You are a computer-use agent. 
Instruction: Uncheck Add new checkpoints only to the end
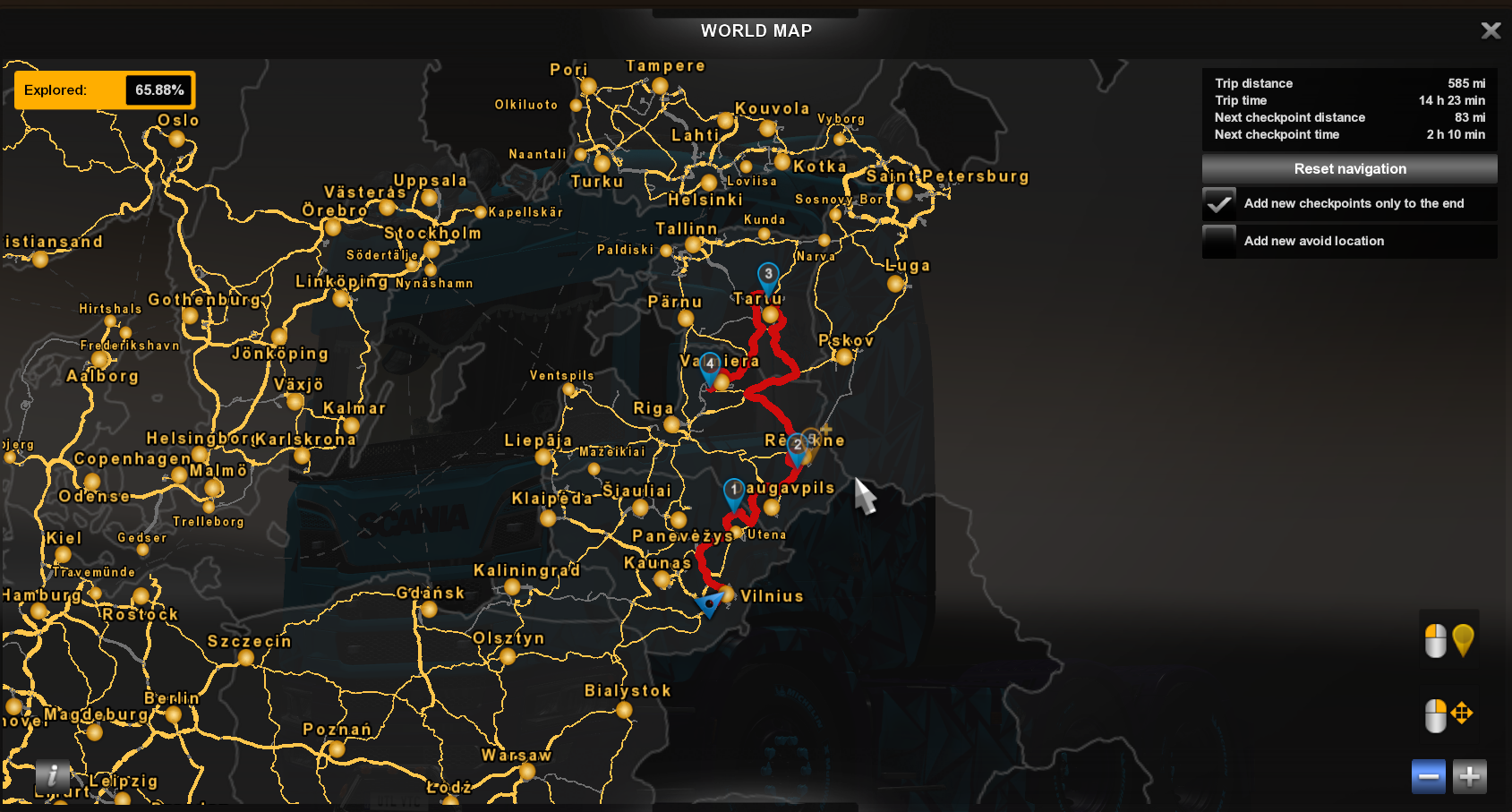(1218, 203)
